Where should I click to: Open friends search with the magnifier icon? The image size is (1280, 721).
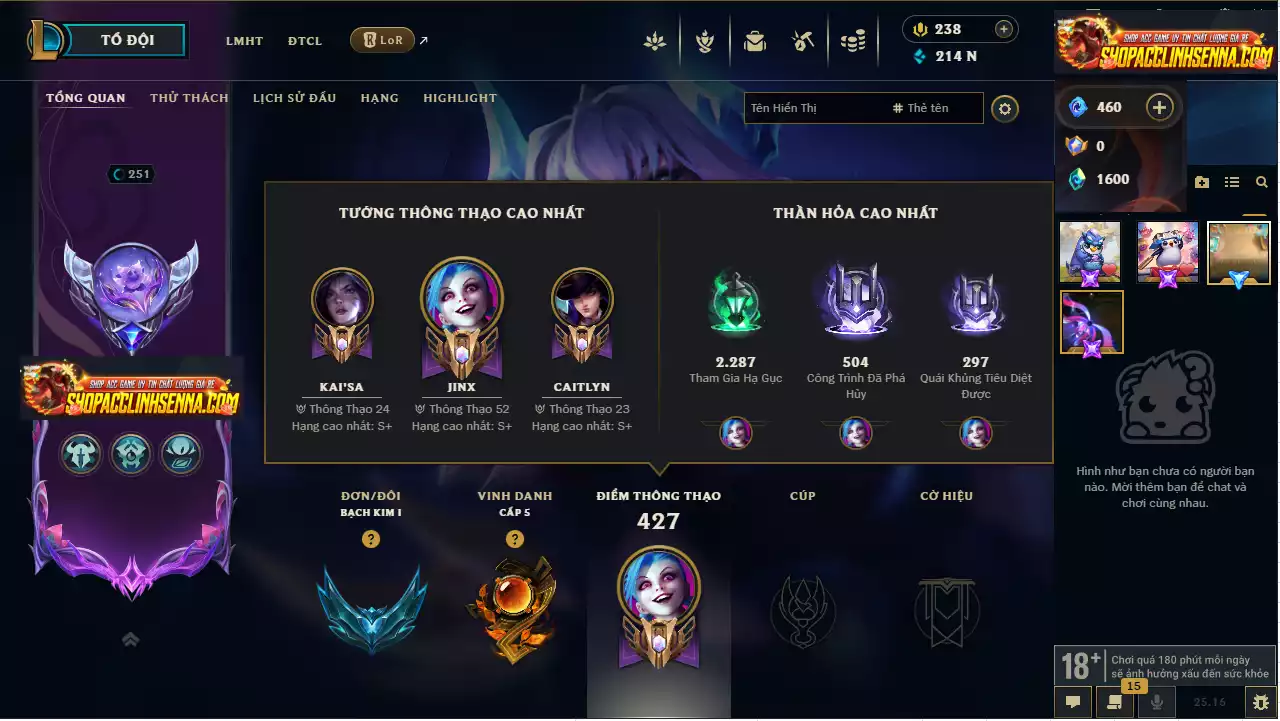(1261, 182)
